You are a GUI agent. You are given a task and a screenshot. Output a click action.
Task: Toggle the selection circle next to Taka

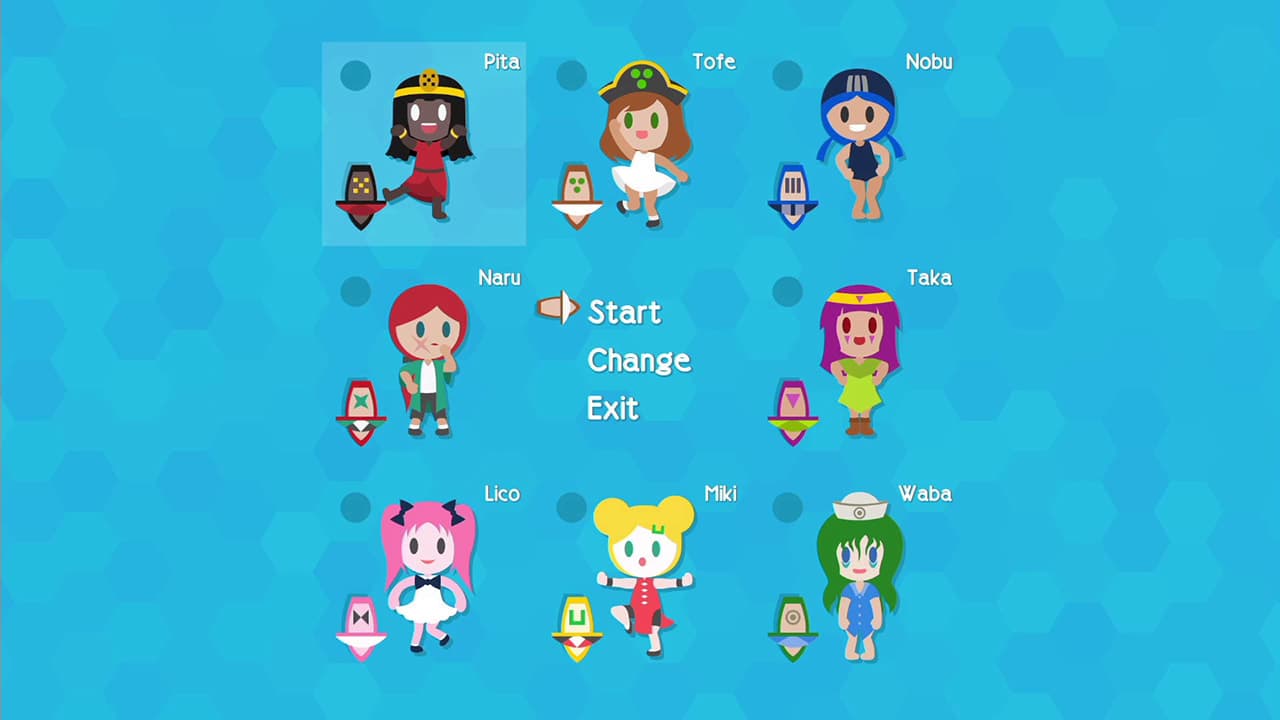point(787,290)
